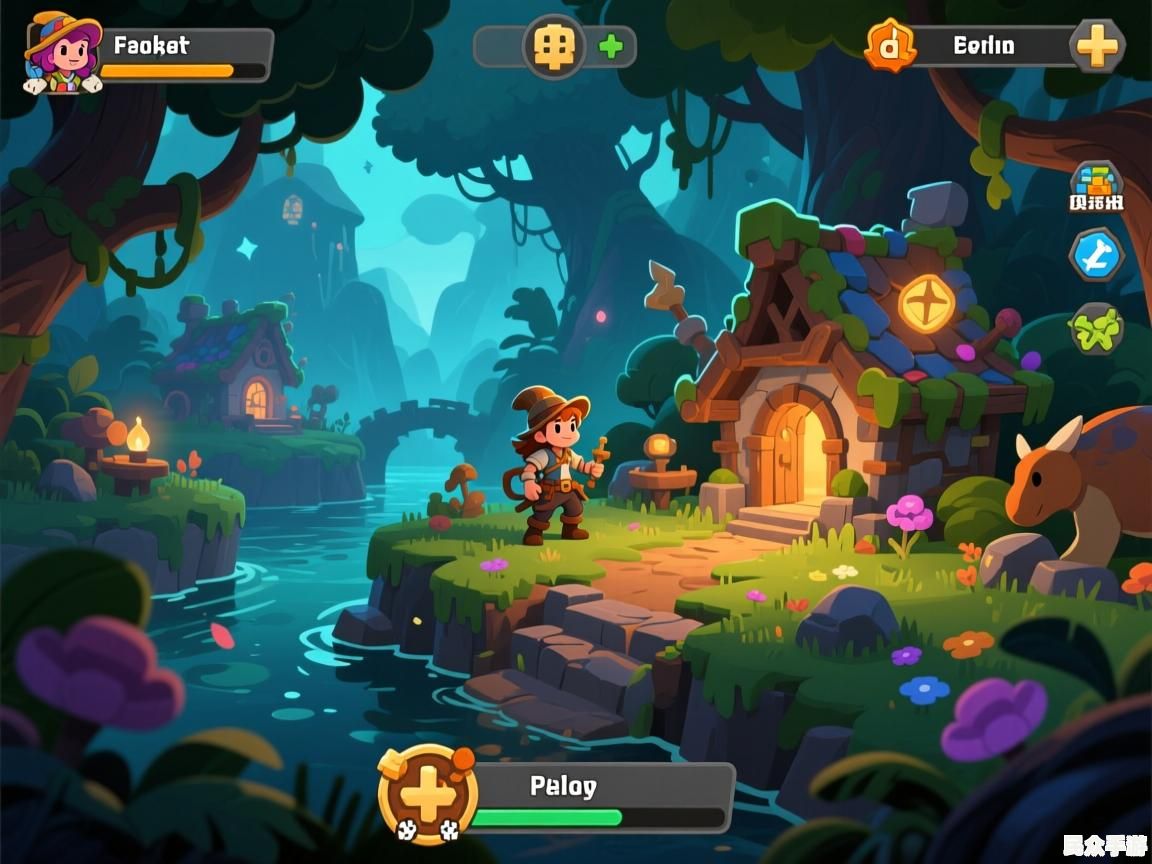Open the Eorlin currency panel
This screenshot has width=1152, height=864.
point(985,46)
